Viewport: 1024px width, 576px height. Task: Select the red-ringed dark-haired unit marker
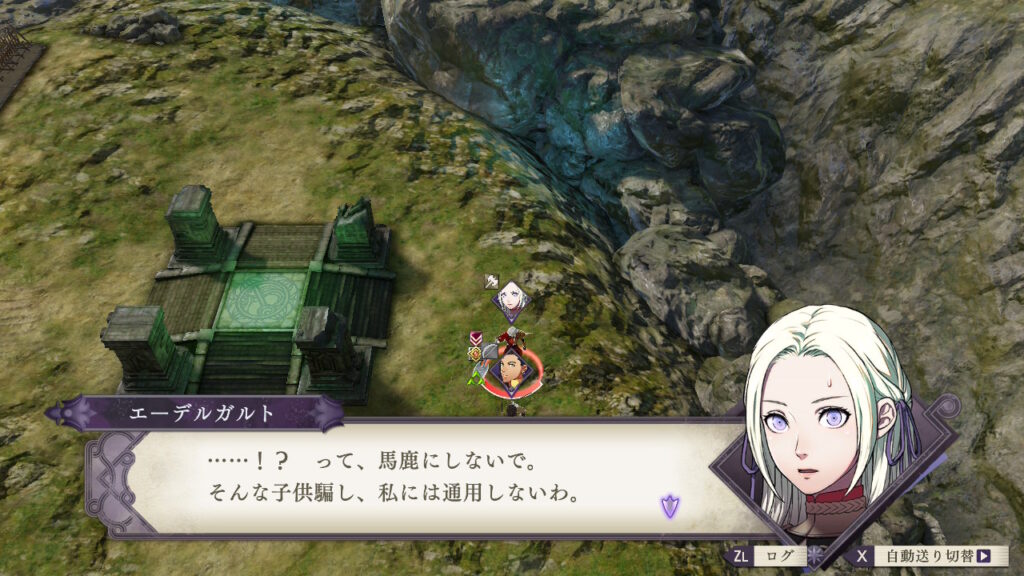click(512, 371)
